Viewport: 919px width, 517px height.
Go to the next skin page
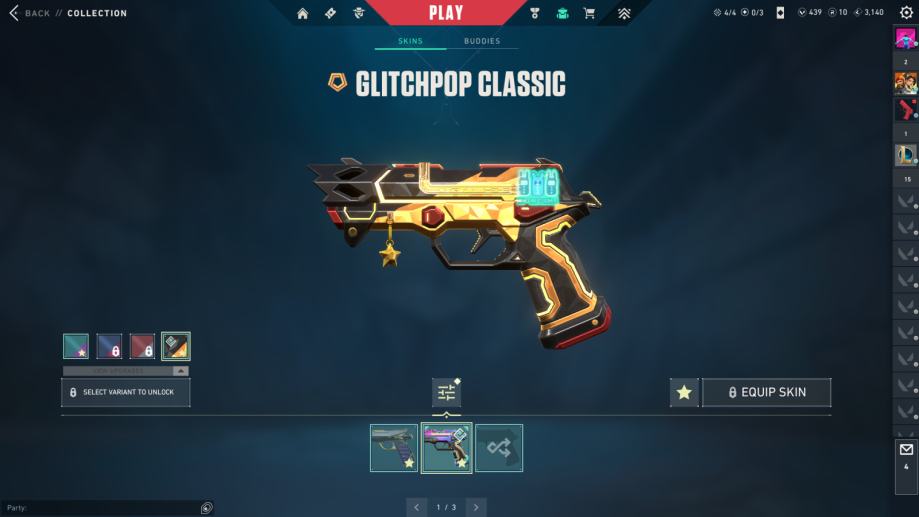[x=476, y=507]
